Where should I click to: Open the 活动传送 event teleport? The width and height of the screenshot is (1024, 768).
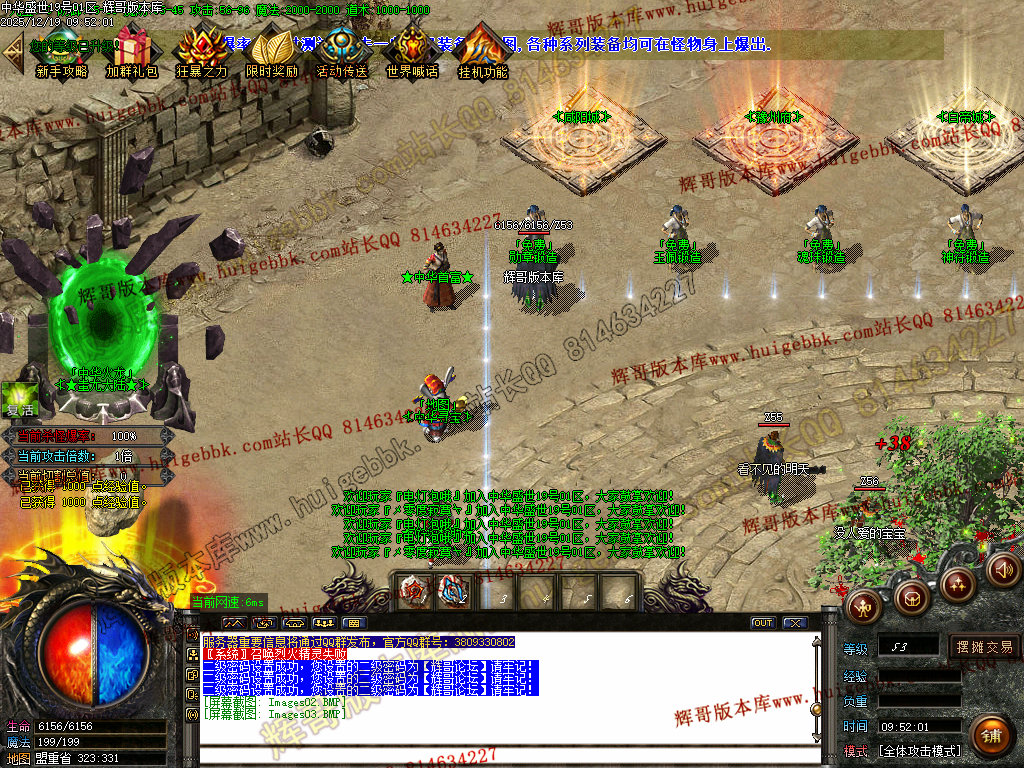coord(342,53)
